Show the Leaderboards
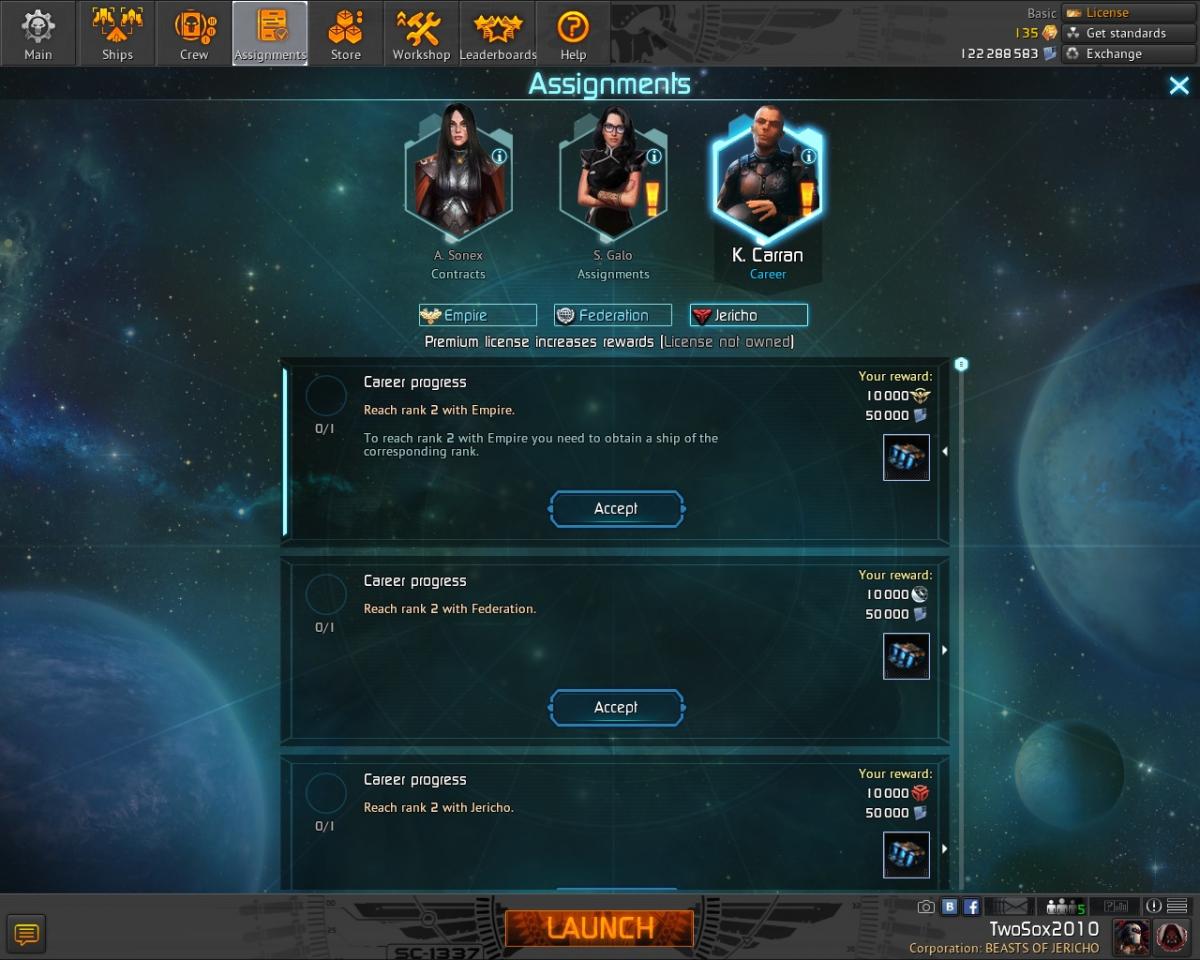The image size is (1200, 960). pyautogui.click(x=498, y=34)
